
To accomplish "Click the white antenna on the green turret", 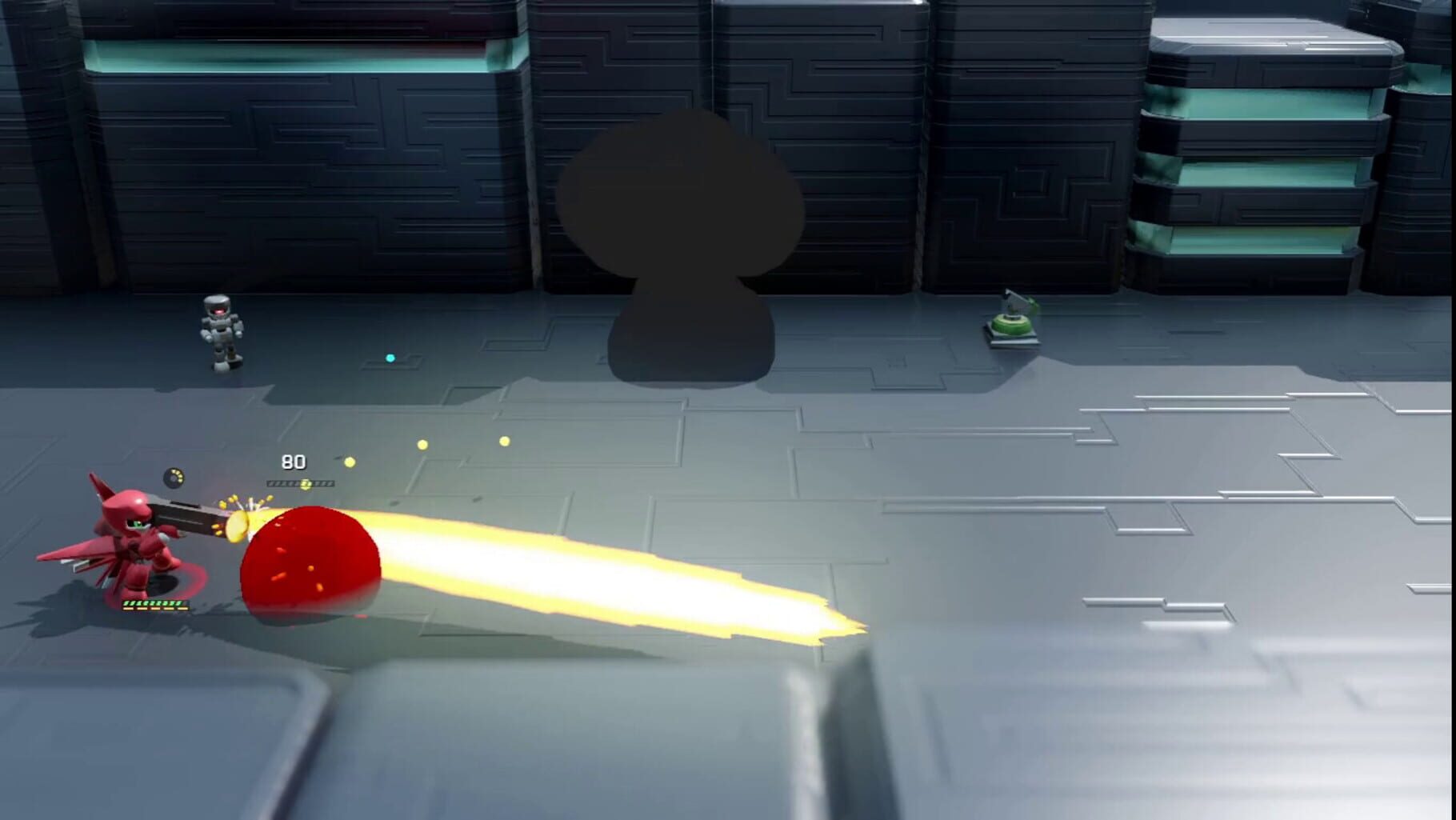I will tap(1011, 296).
